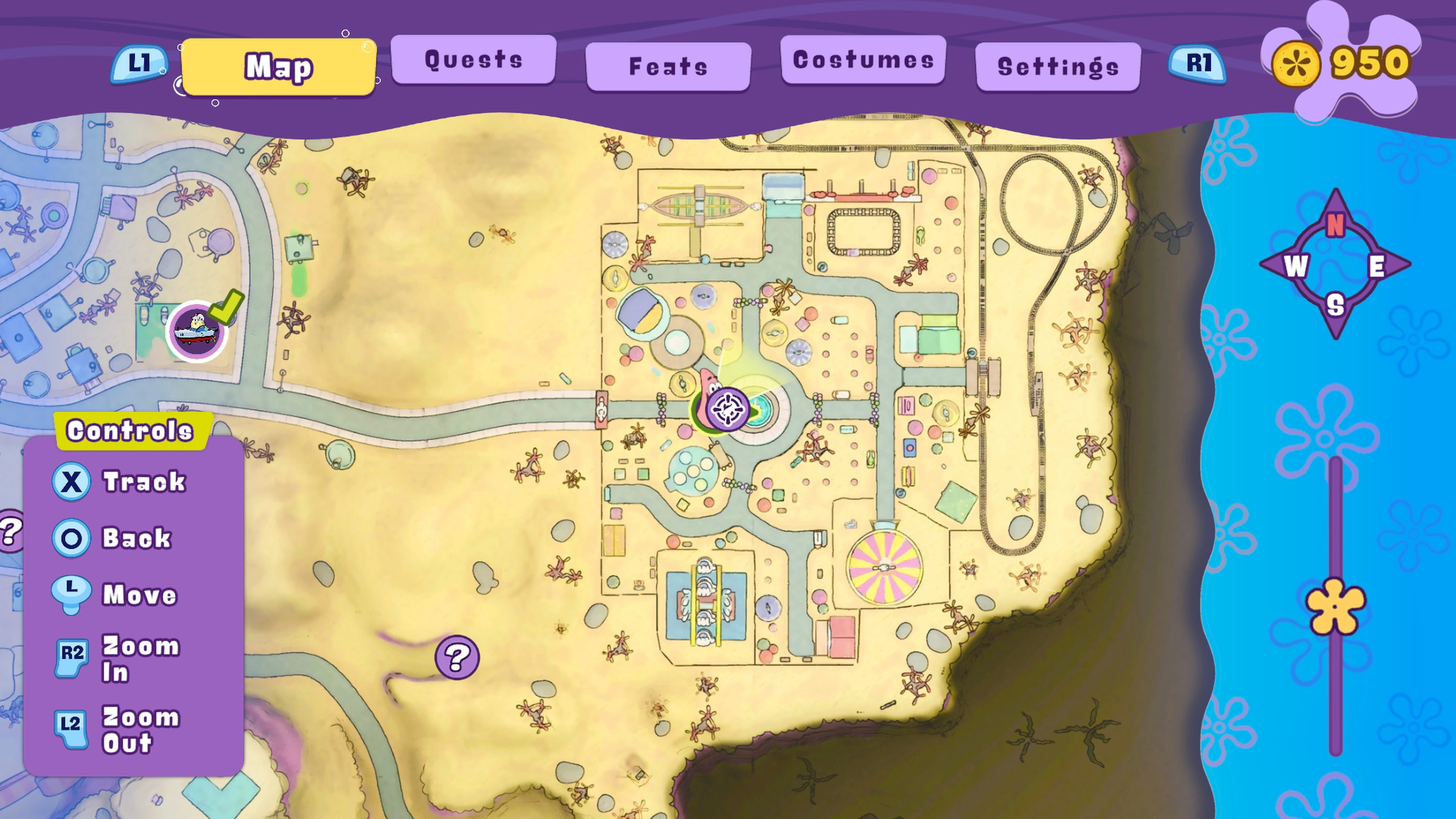Go to the Settings tab
The height and width of the screenshot is (819, 1456).
[x=1057, y=67]
